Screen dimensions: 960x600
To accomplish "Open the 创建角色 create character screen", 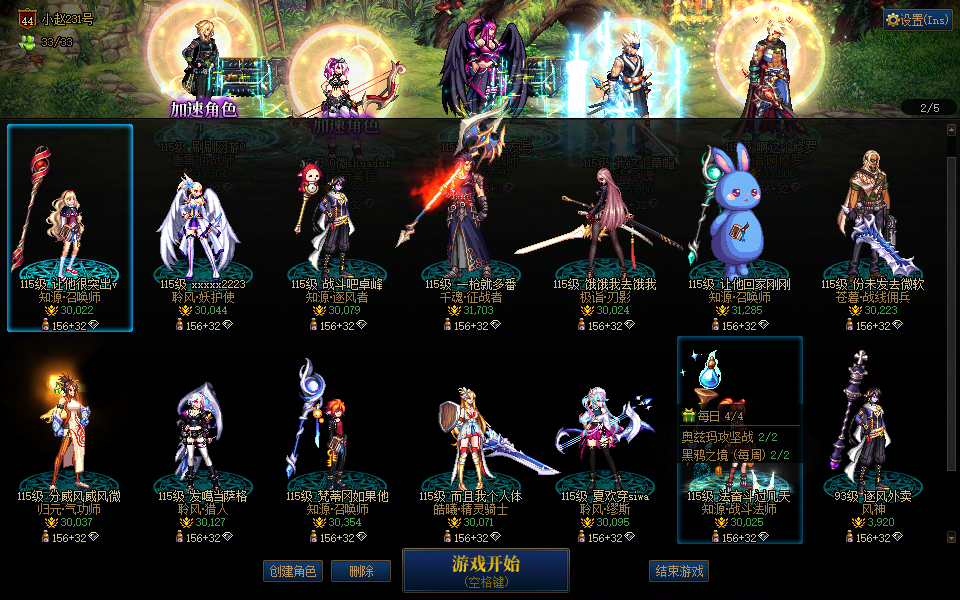I will 293,571.
